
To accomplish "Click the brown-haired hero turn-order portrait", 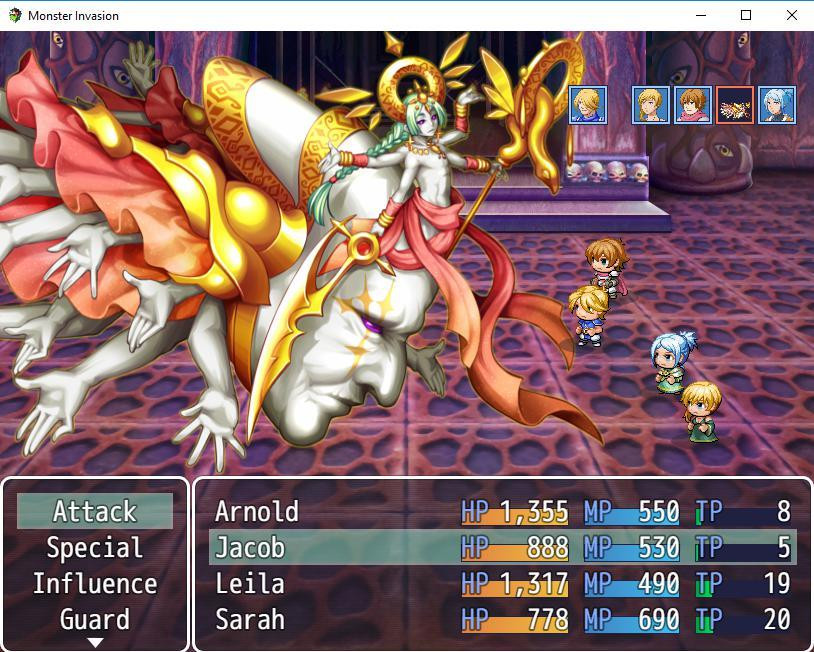I will click(693, 105).
